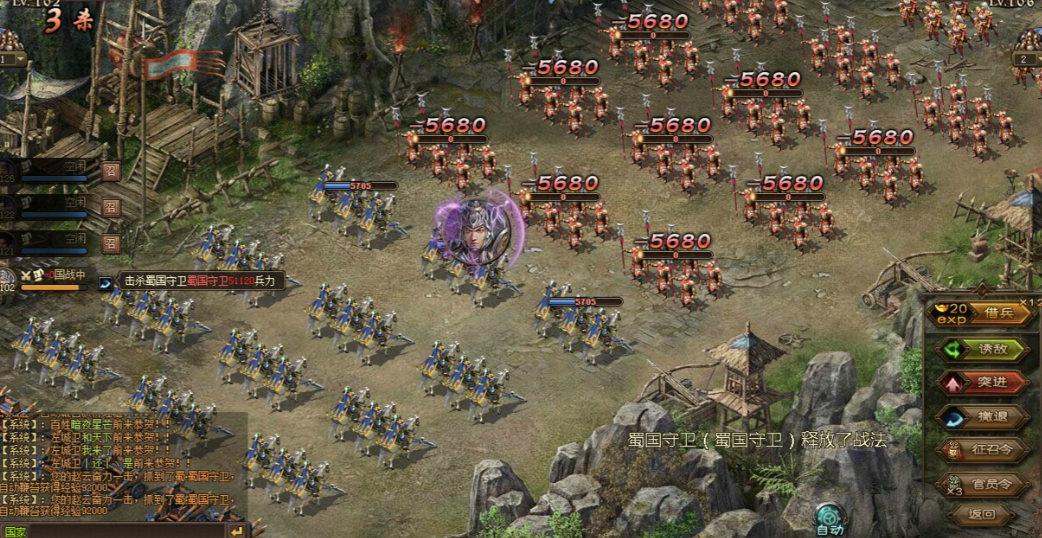
Task: Order a 撤退 (retreat)
Action: tap(981, 416)
